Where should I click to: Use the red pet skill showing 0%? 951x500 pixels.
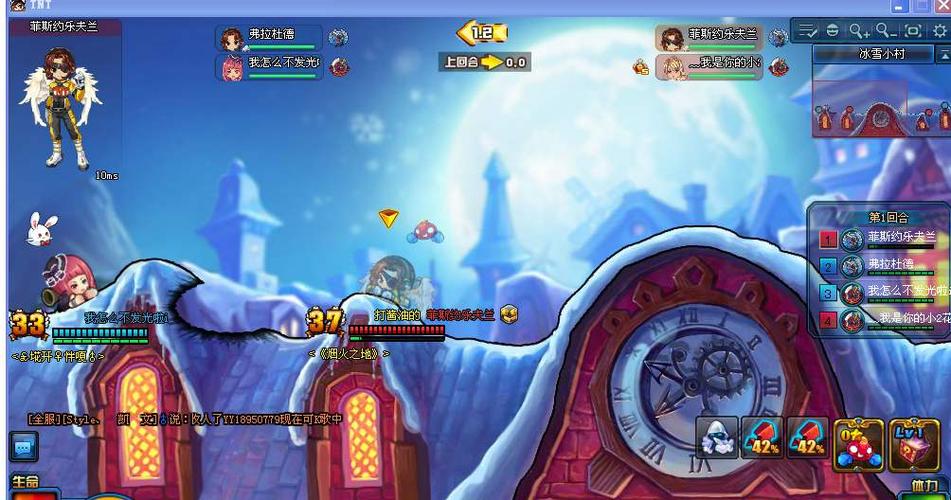click(x=858, y=444)
